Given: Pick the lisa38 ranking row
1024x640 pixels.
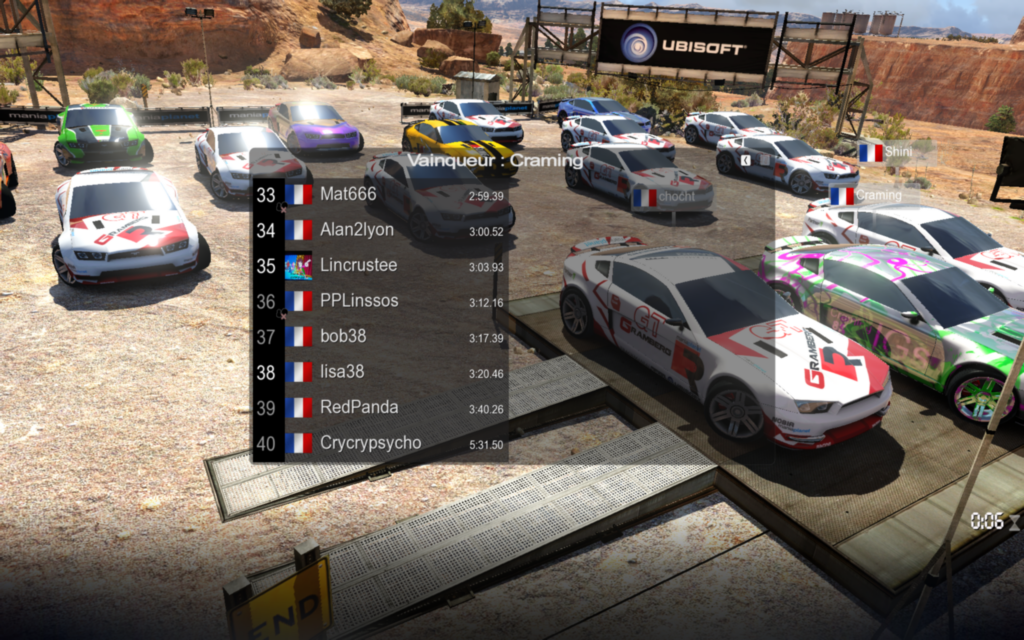Looking at the screenshot, I should tap(380, 372).
